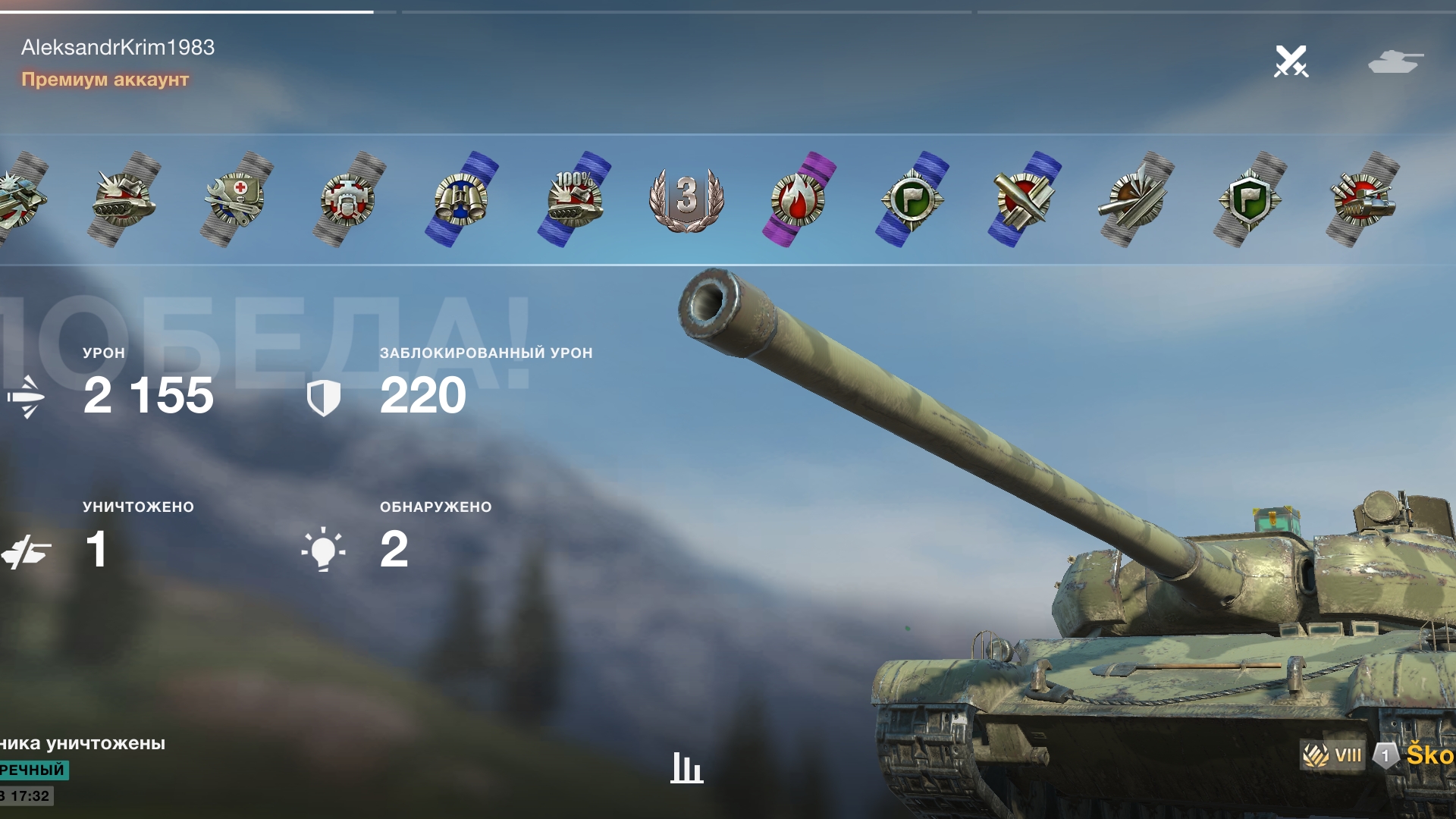
Task: Inspect the green flag medal with grey ribbon
Action: click(x=1249, y=199)
